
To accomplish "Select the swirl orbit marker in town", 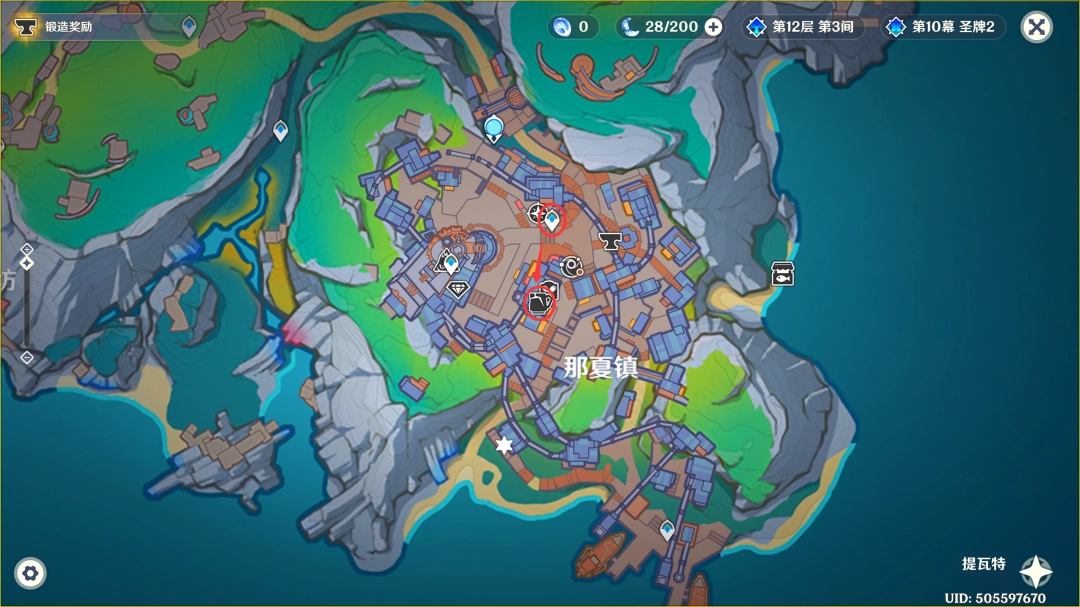I will click(572, 265).
